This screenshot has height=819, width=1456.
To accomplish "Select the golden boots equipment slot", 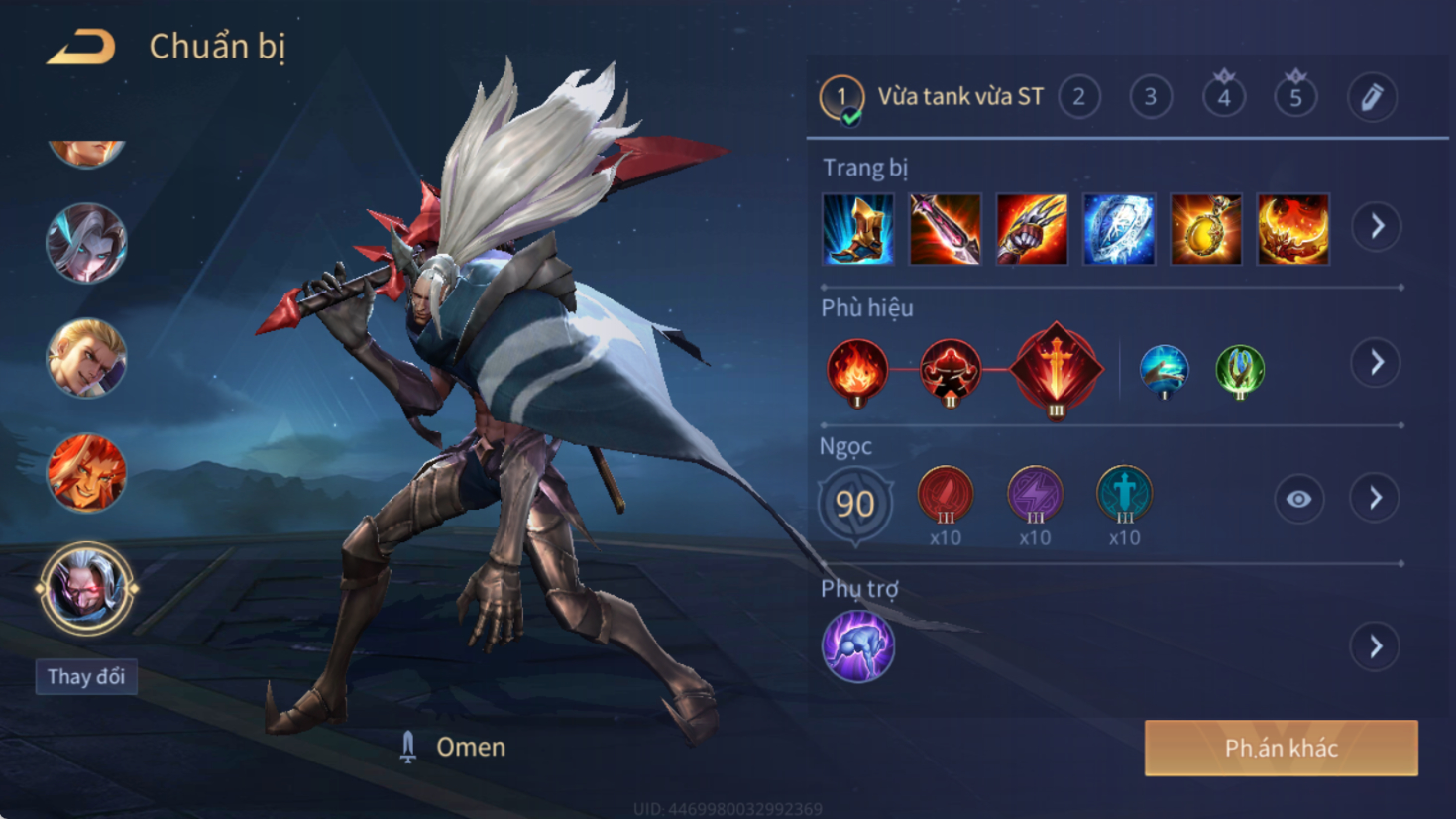I will point(858,230).
